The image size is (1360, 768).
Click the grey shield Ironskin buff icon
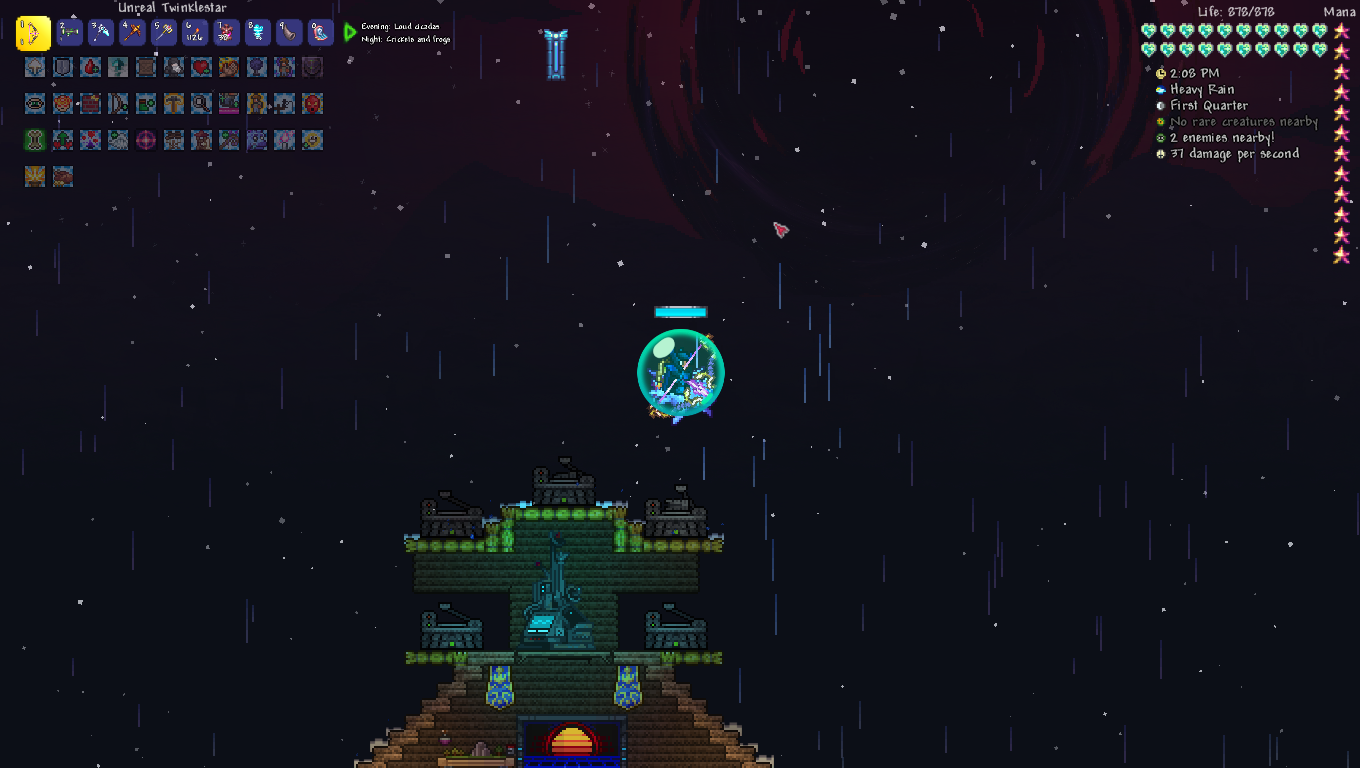[63, 67]
